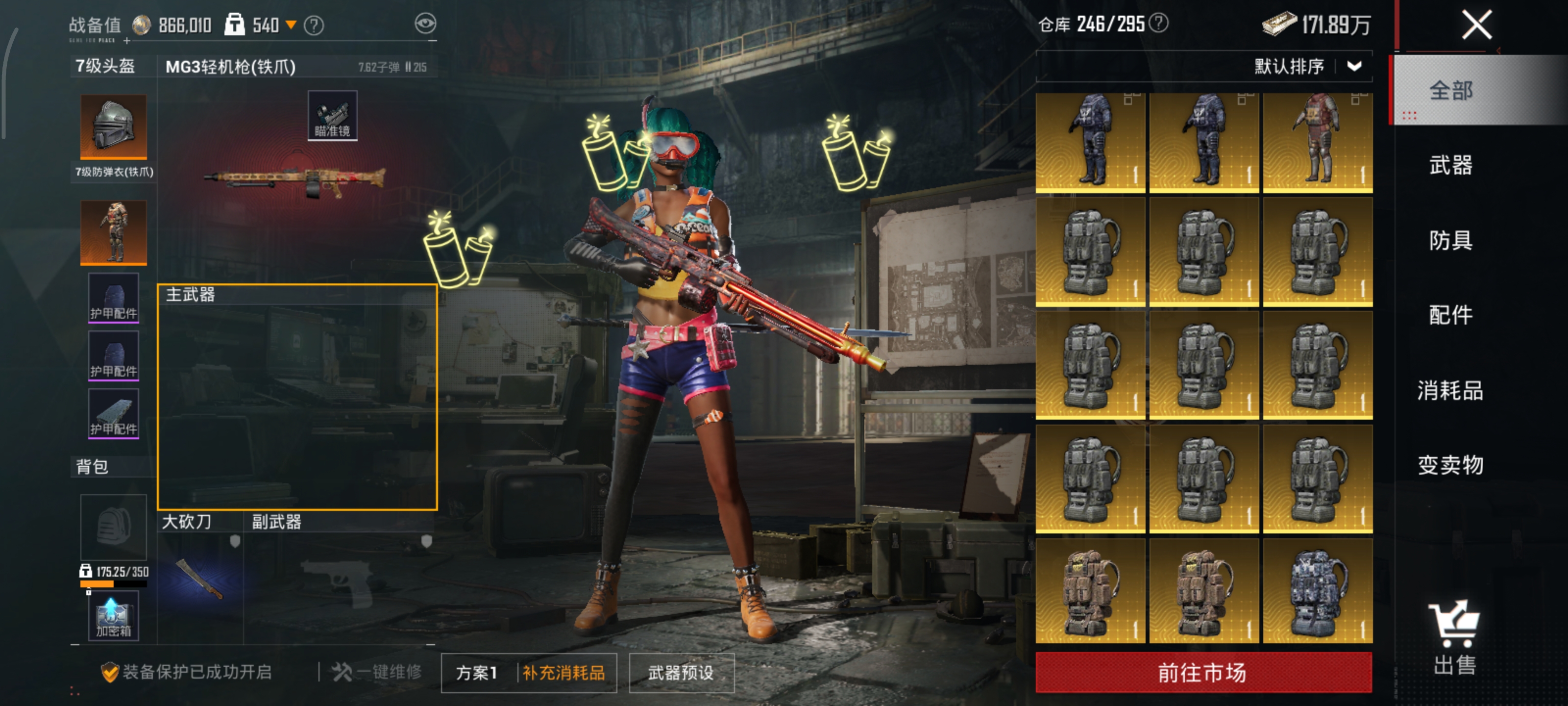The image size is (1568, 706).
Task: Open the 默认排序 sort dropdown
Action: pos(1307,66)
